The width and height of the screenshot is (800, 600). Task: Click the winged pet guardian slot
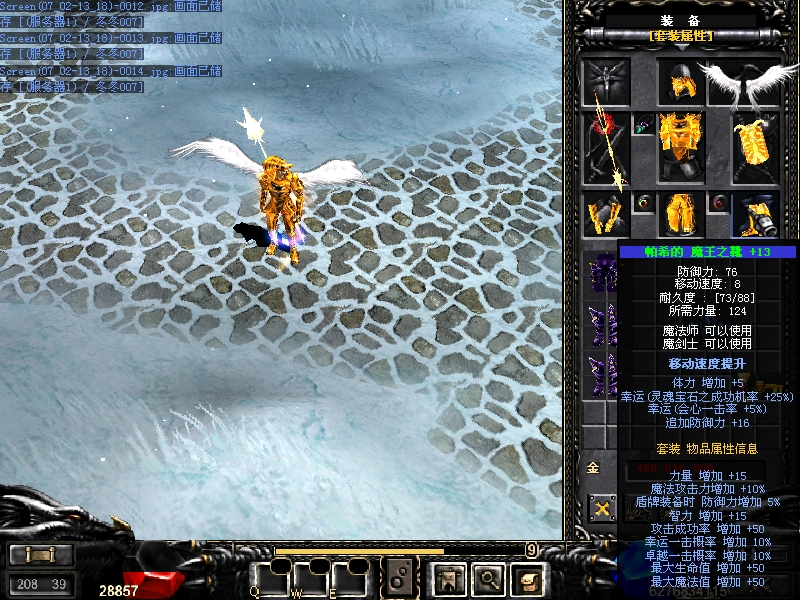pos(606,82)
